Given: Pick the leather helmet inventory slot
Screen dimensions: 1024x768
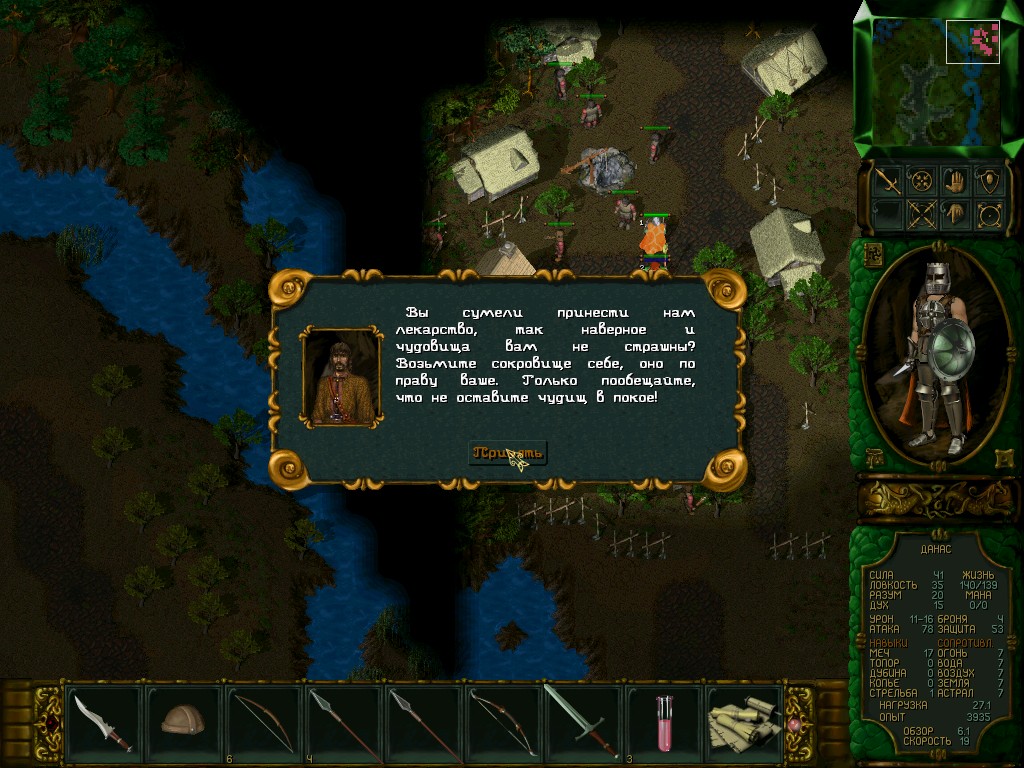Looking at the screenshot, I should tap(183, 720).
